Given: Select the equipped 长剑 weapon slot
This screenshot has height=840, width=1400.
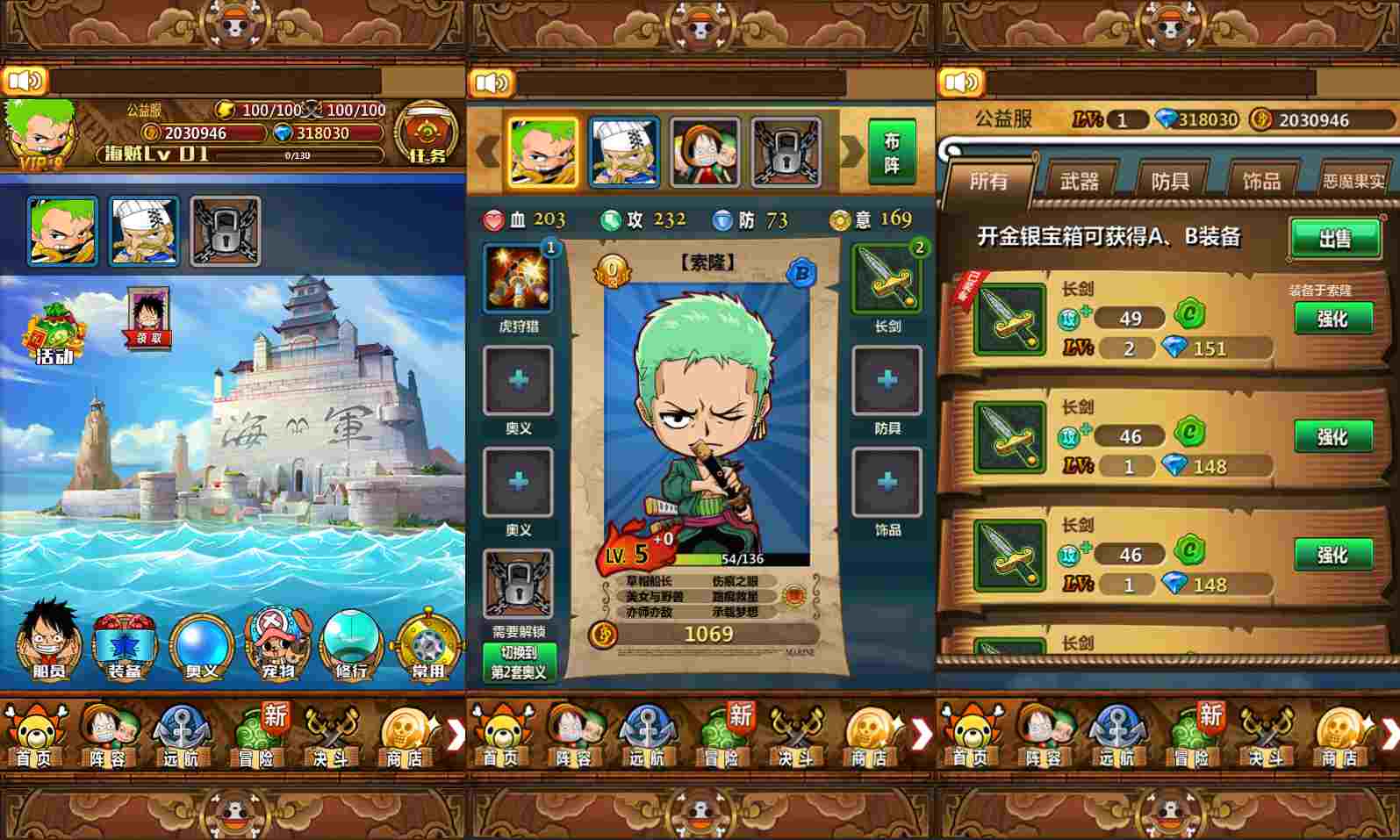Looking at the screenshot, I should (x=887, y=279).
